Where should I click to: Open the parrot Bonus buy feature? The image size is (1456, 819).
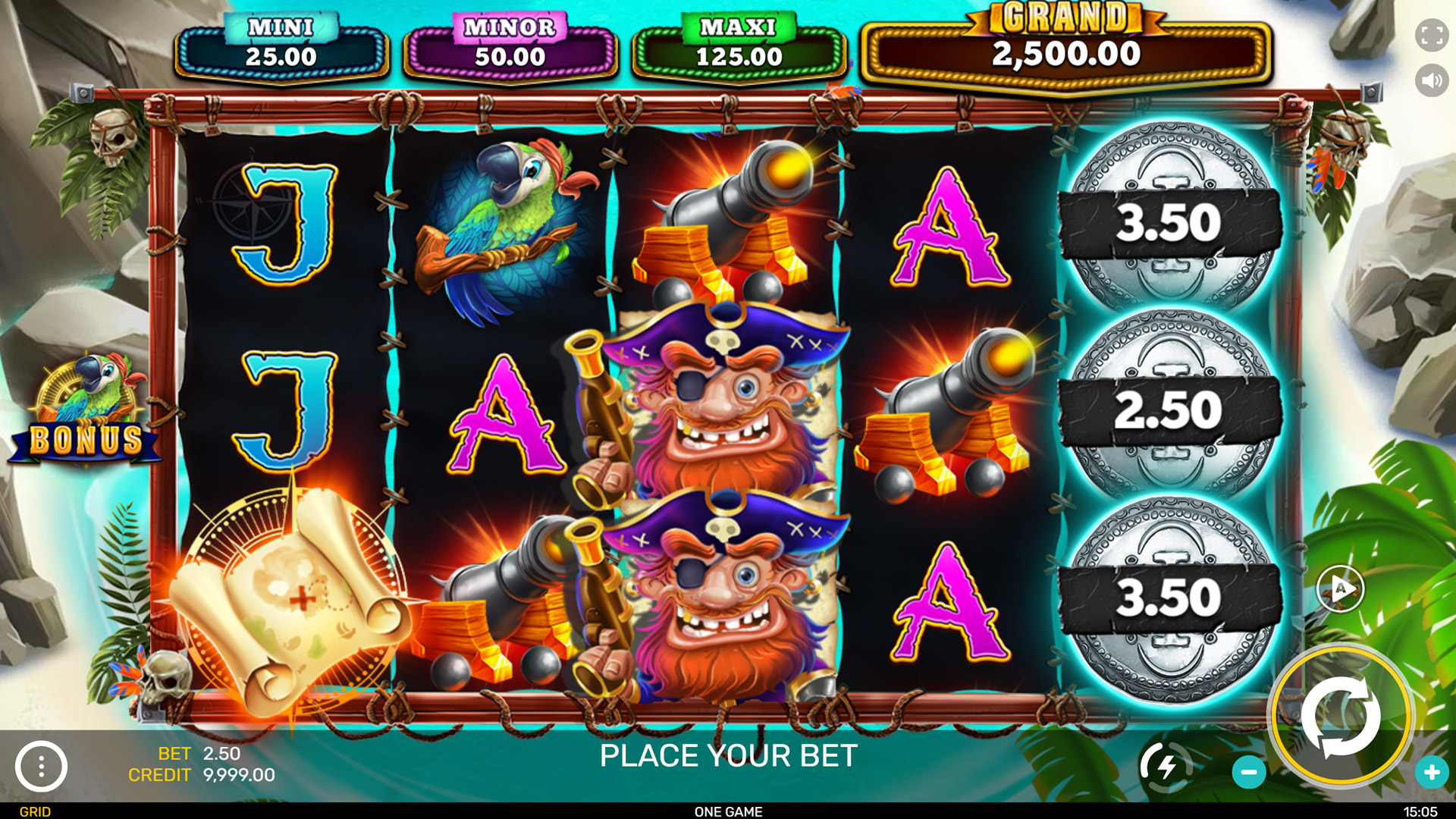(85, 409)
